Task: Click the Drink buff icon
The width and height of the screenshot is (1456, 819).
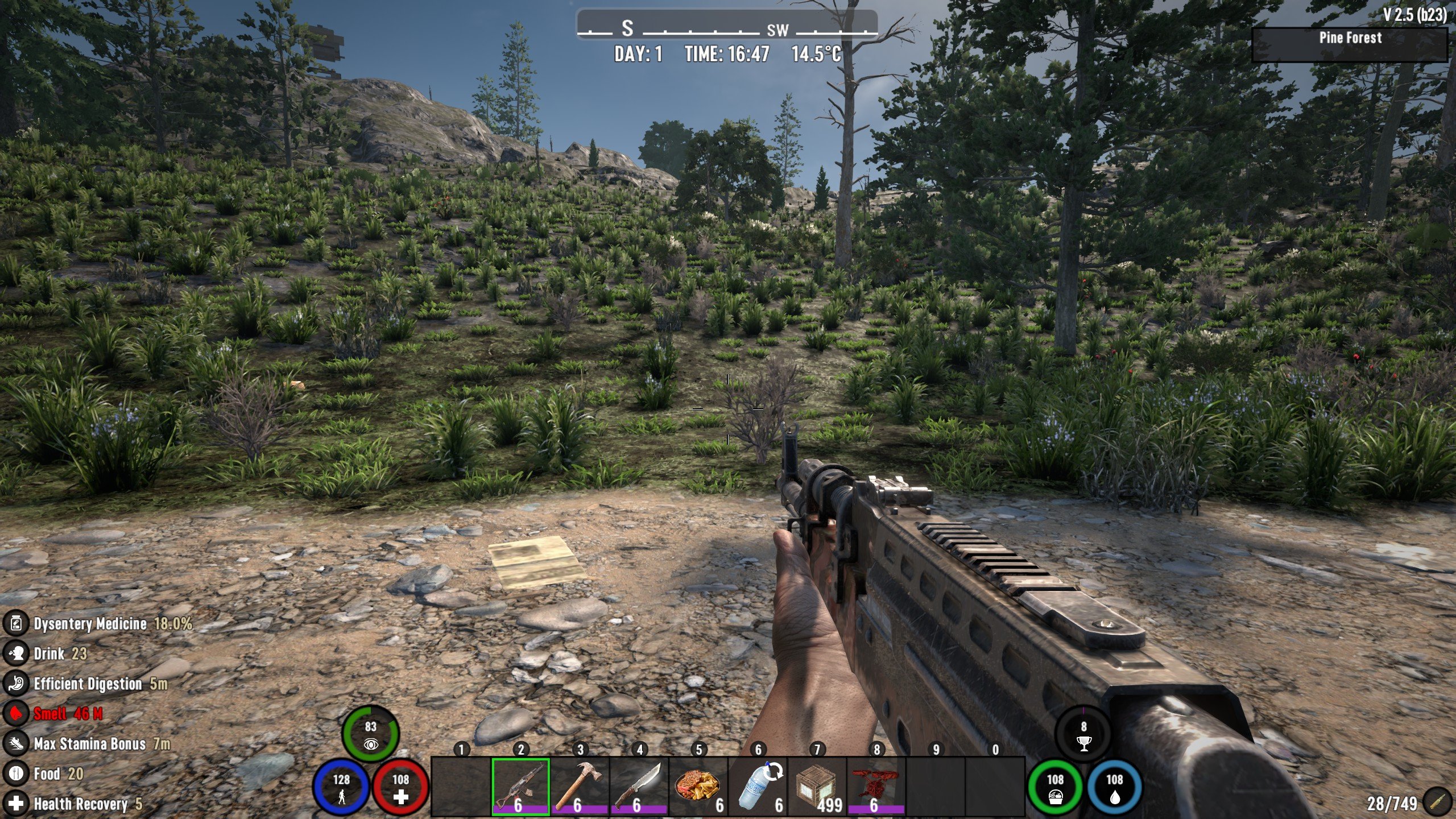Action: click(x=16, y=653)
